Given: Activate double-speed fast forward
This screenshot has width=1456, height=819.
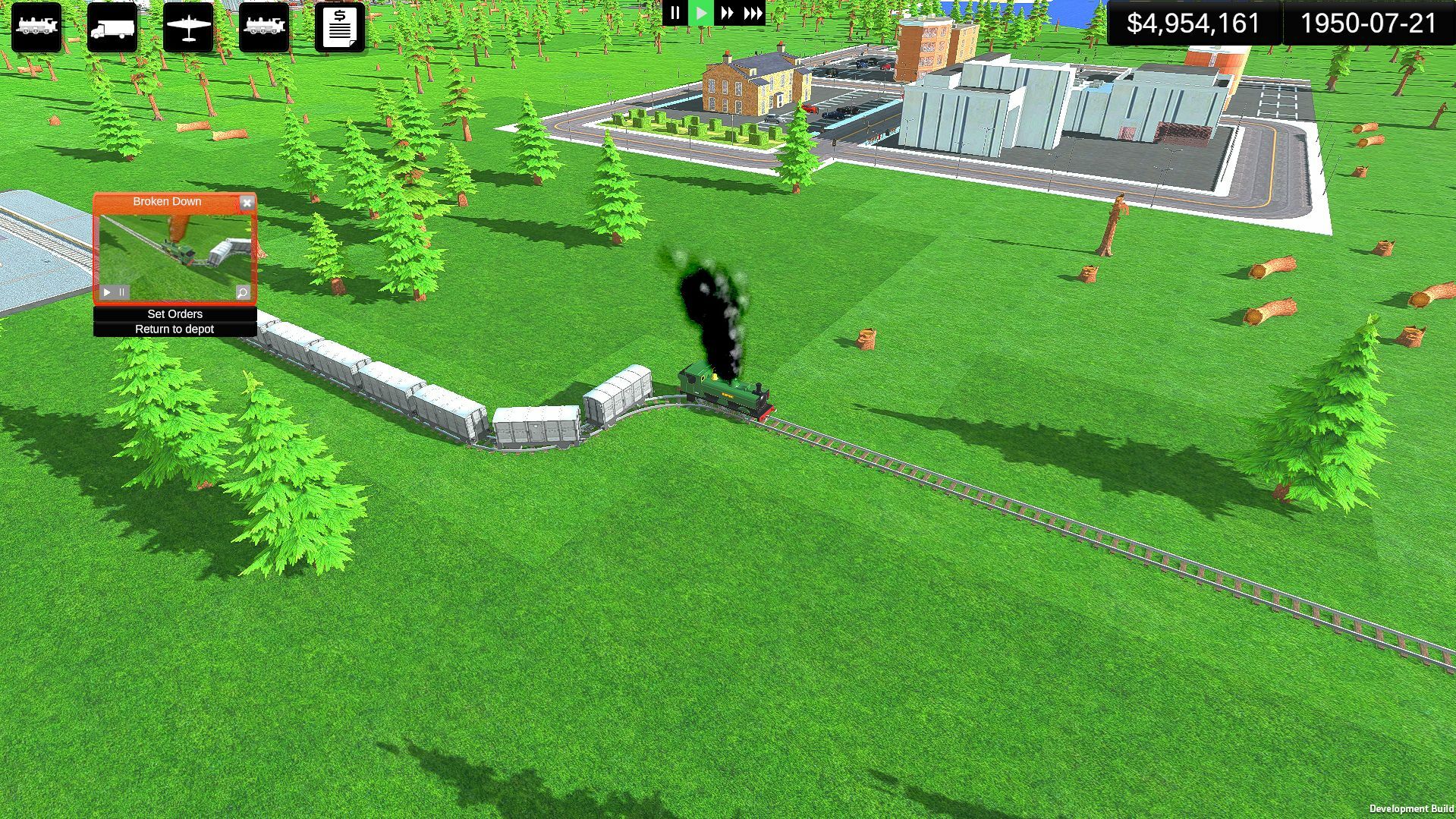Looking at the screenshot, I should coord(727,12).
